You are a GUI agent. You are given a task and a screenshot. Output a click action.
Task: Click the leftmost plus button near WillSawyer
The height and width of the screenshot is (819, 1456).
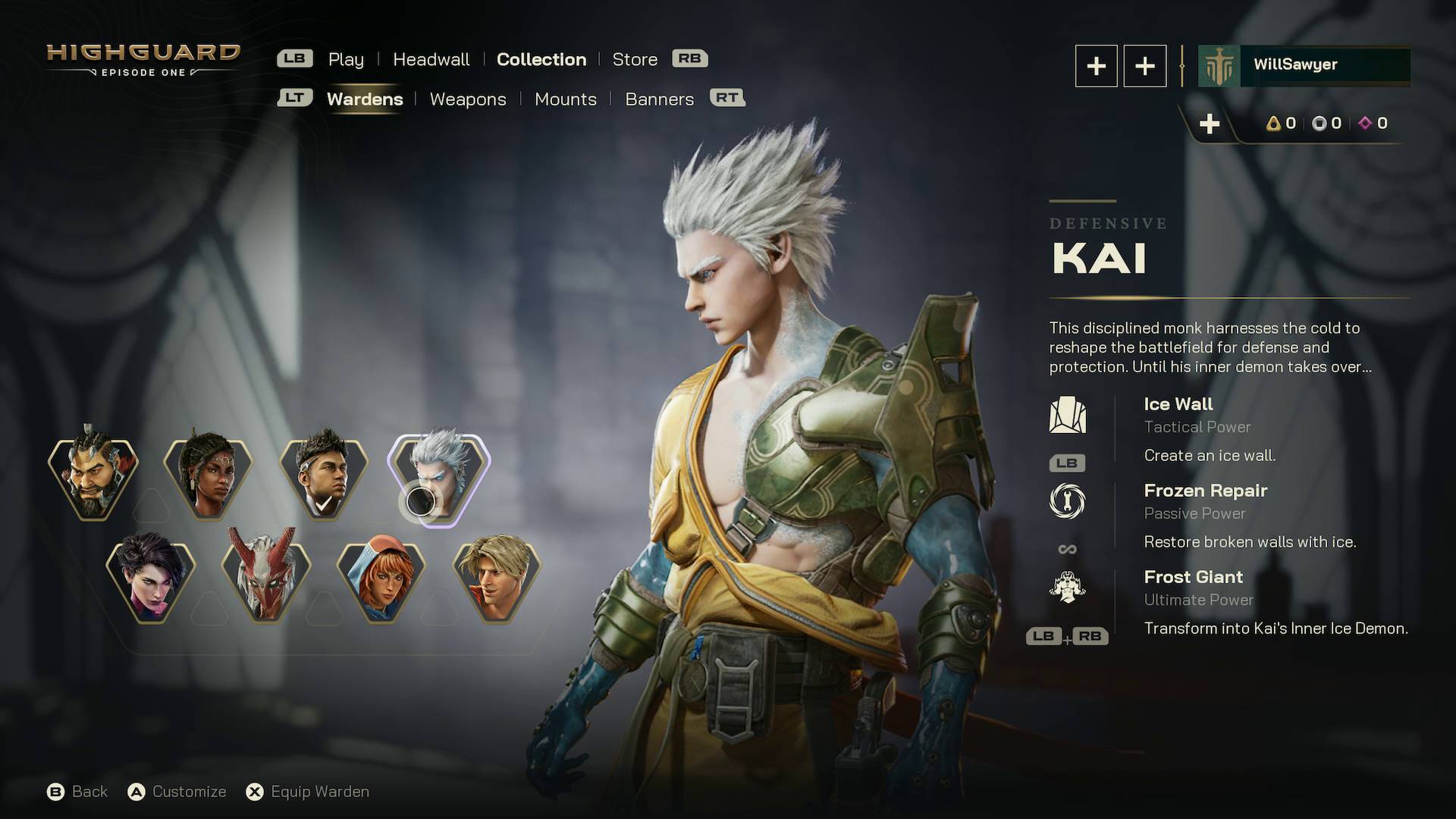[1095, 66]
